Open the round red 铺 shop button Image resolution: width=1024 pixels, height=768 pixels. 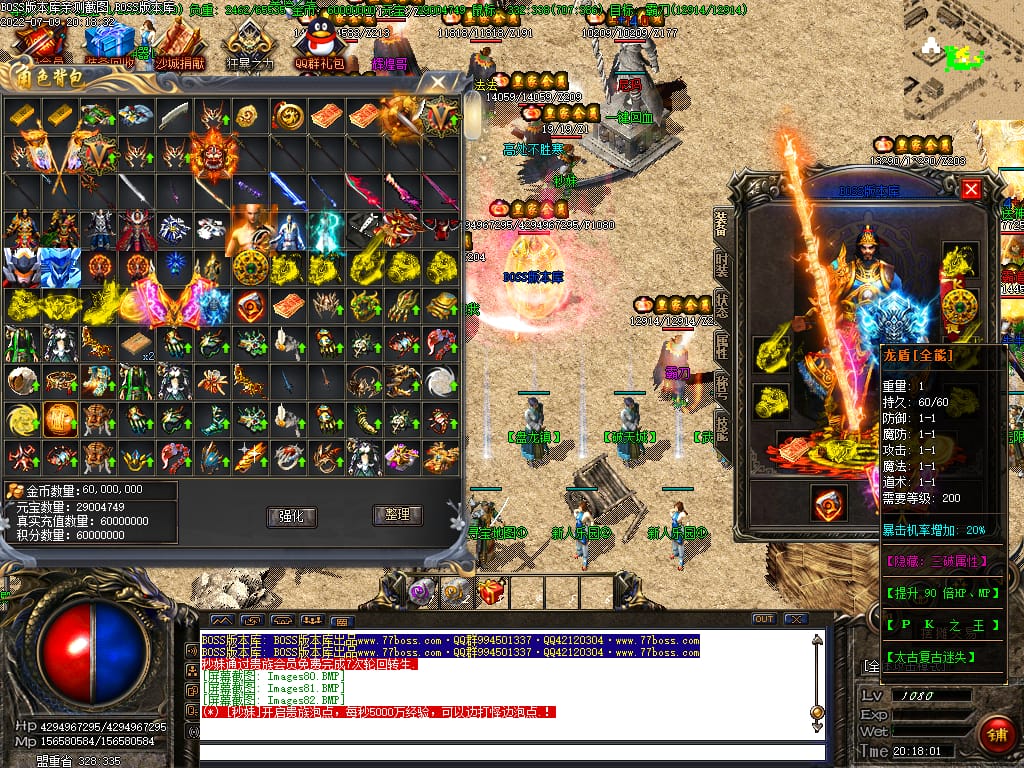(x=996, y=735)
